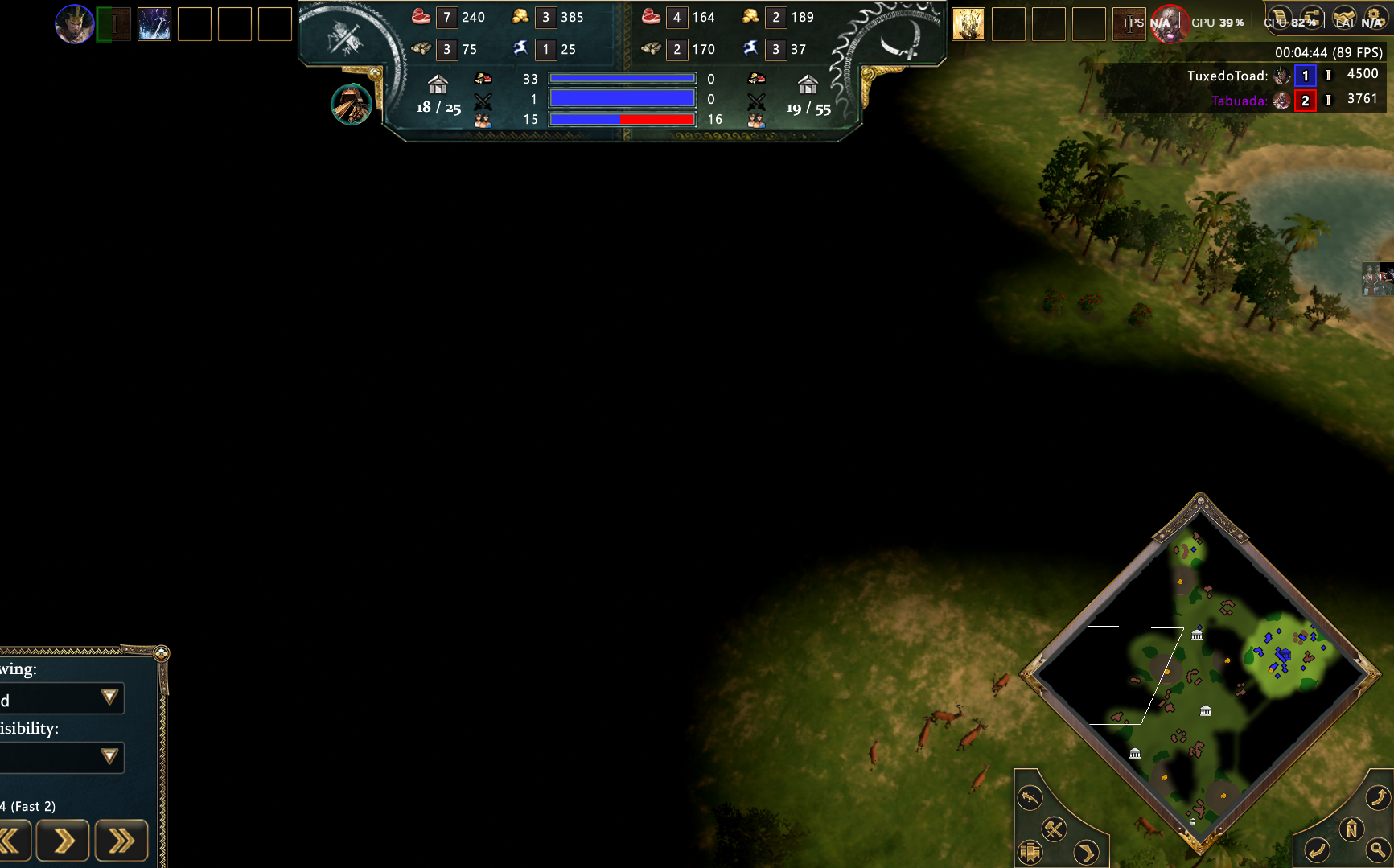Select TuxedoToad in the player list
This screenshot has width=1394, height=868.
coord(1227,76)
